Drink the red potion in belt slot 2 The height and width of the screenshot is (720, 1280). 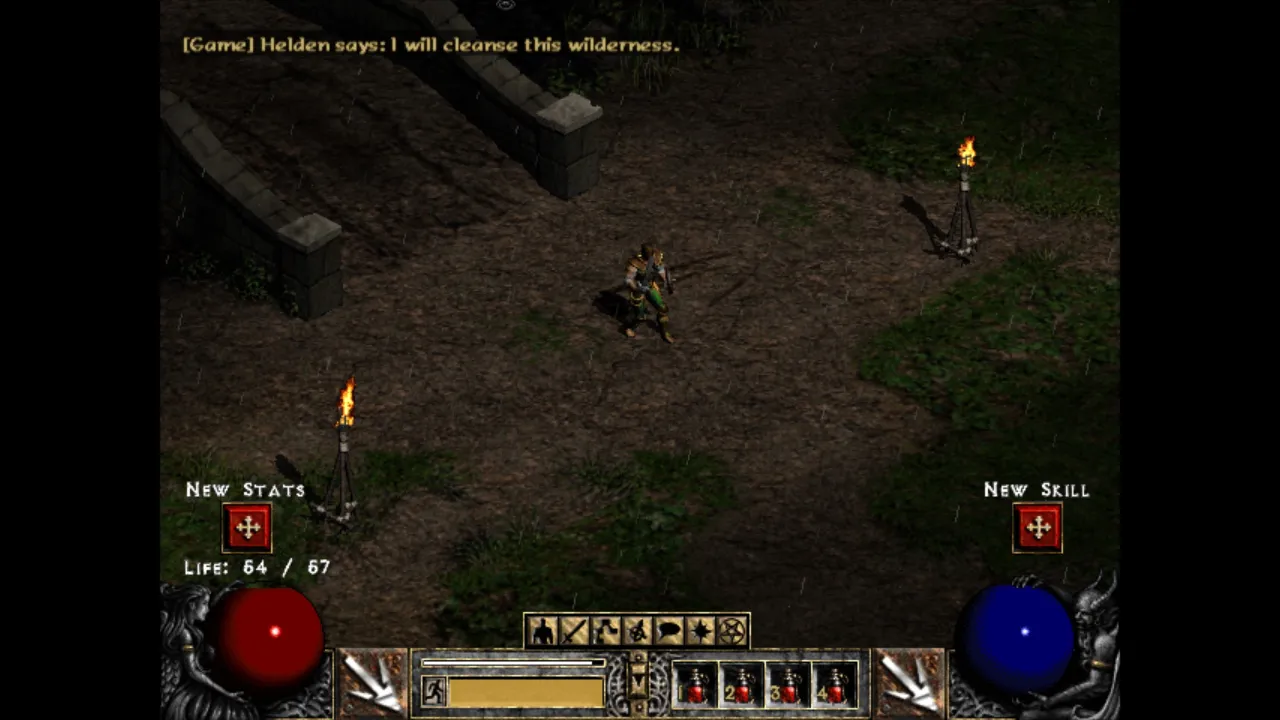tap(742, 685)
